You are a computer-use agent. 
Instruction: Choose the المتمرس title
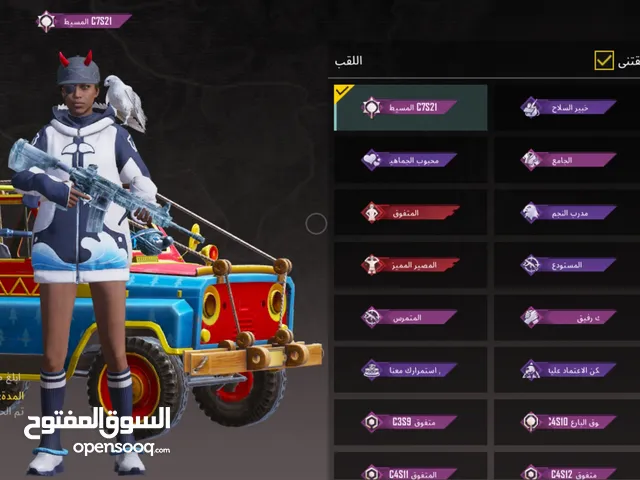click(x=410, y=317)
